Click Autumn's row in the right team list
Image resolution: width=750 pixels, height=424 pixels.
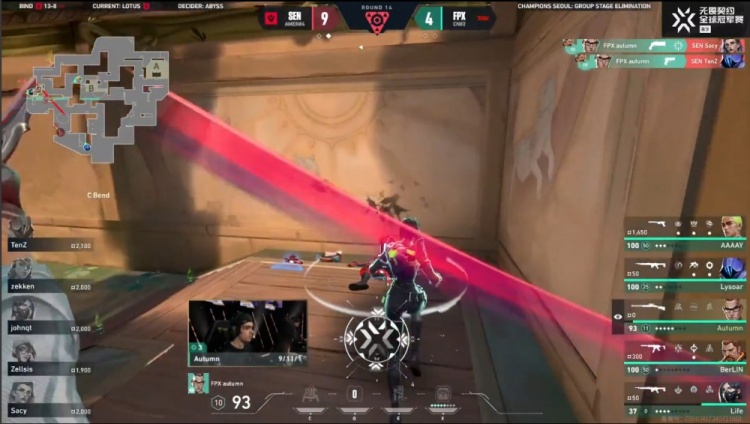(x=685, y=313)
